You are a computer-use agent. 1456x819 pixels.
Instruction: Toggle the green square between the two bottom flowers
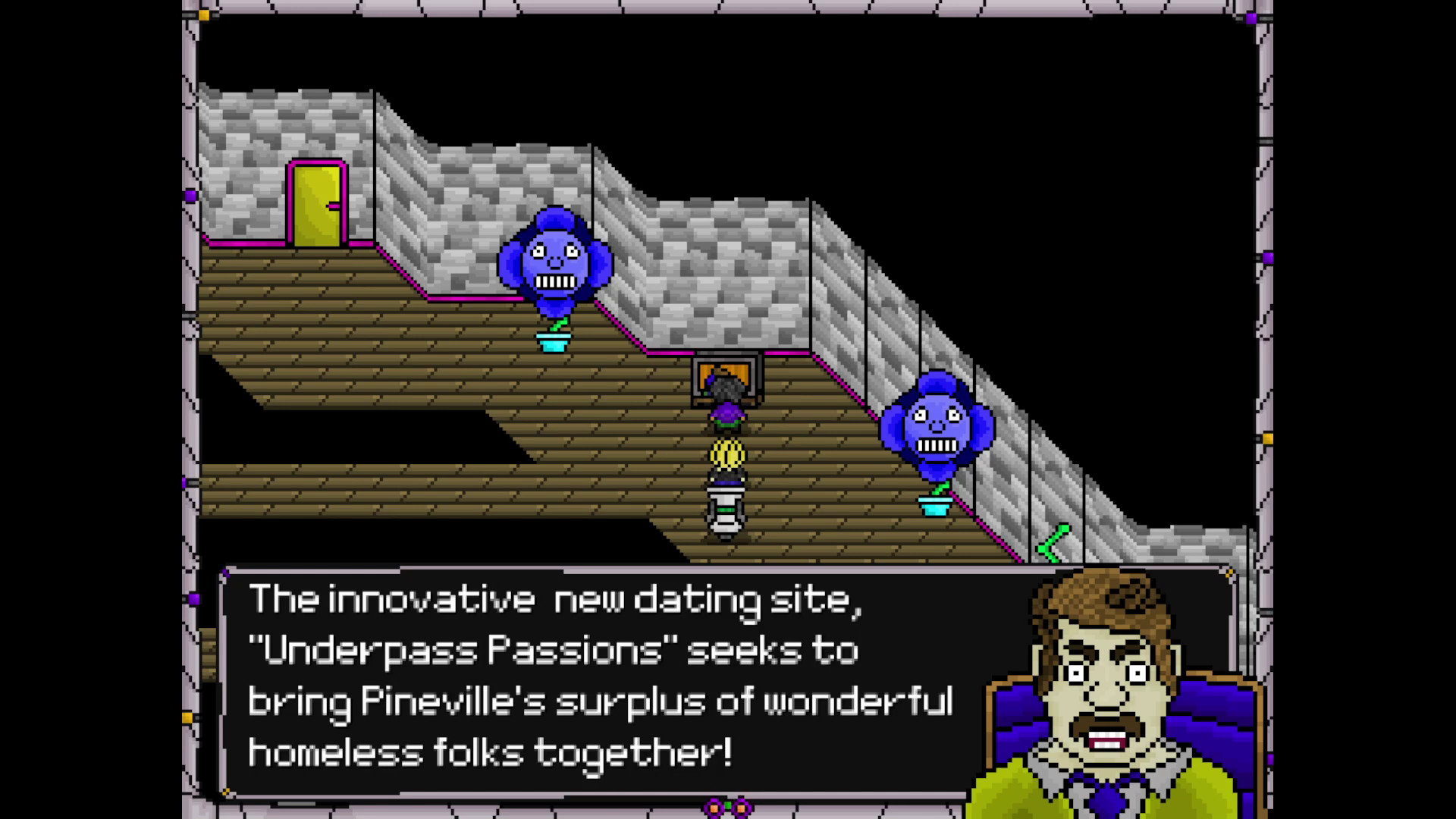point(726,806)
